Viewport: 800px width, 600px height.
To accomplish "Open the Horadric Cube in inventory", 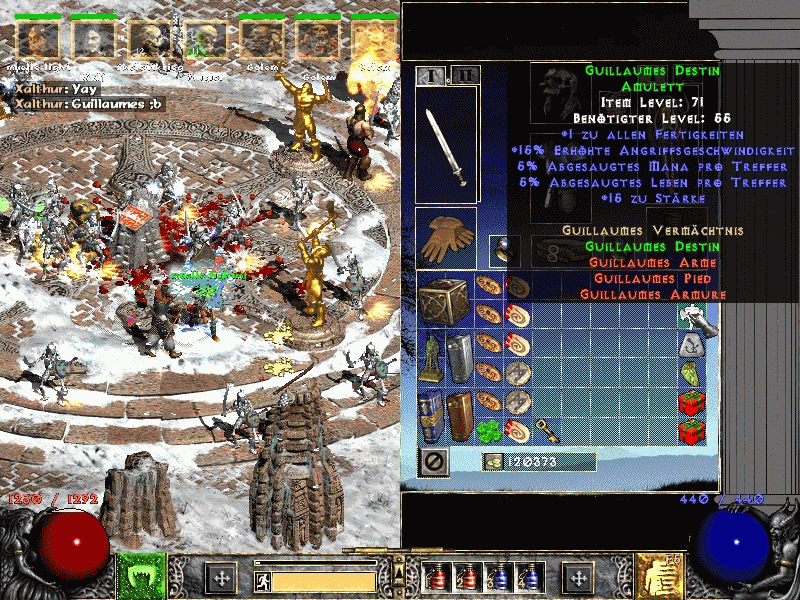I will [442, 298].
